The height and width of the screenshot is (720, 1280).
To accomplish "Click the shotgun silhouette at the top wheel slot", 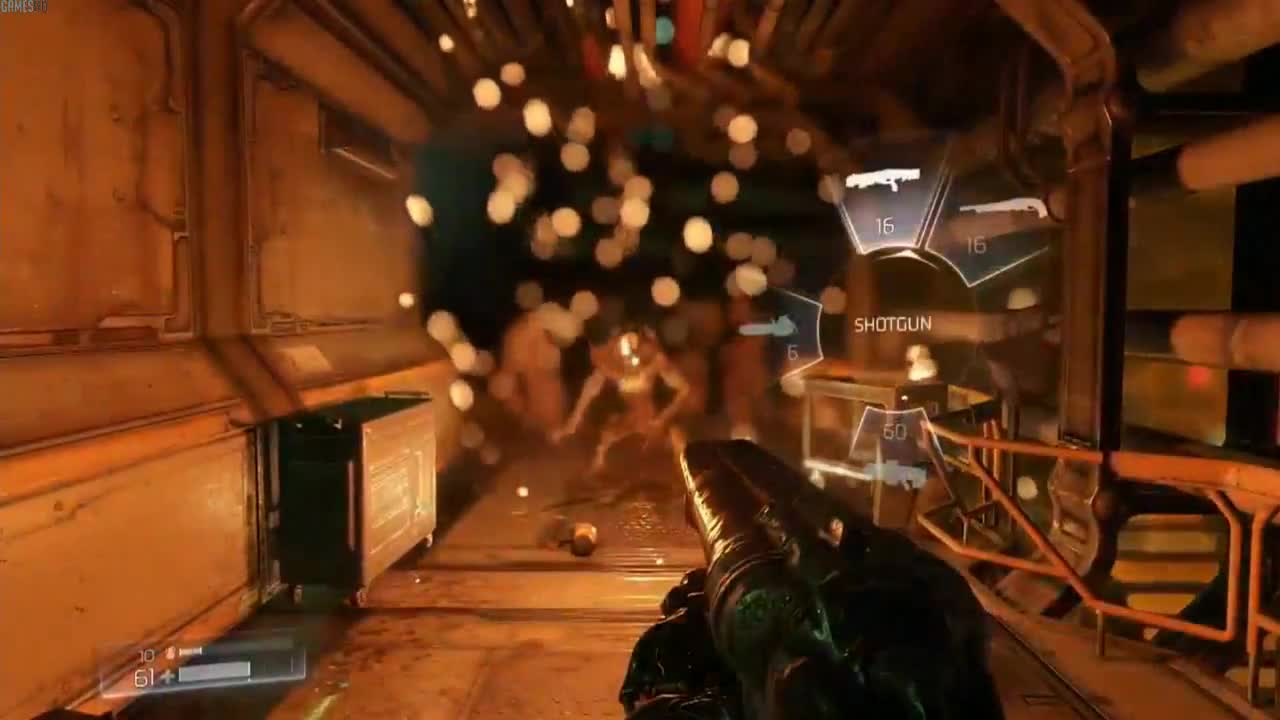I will (x=884, y=177).
